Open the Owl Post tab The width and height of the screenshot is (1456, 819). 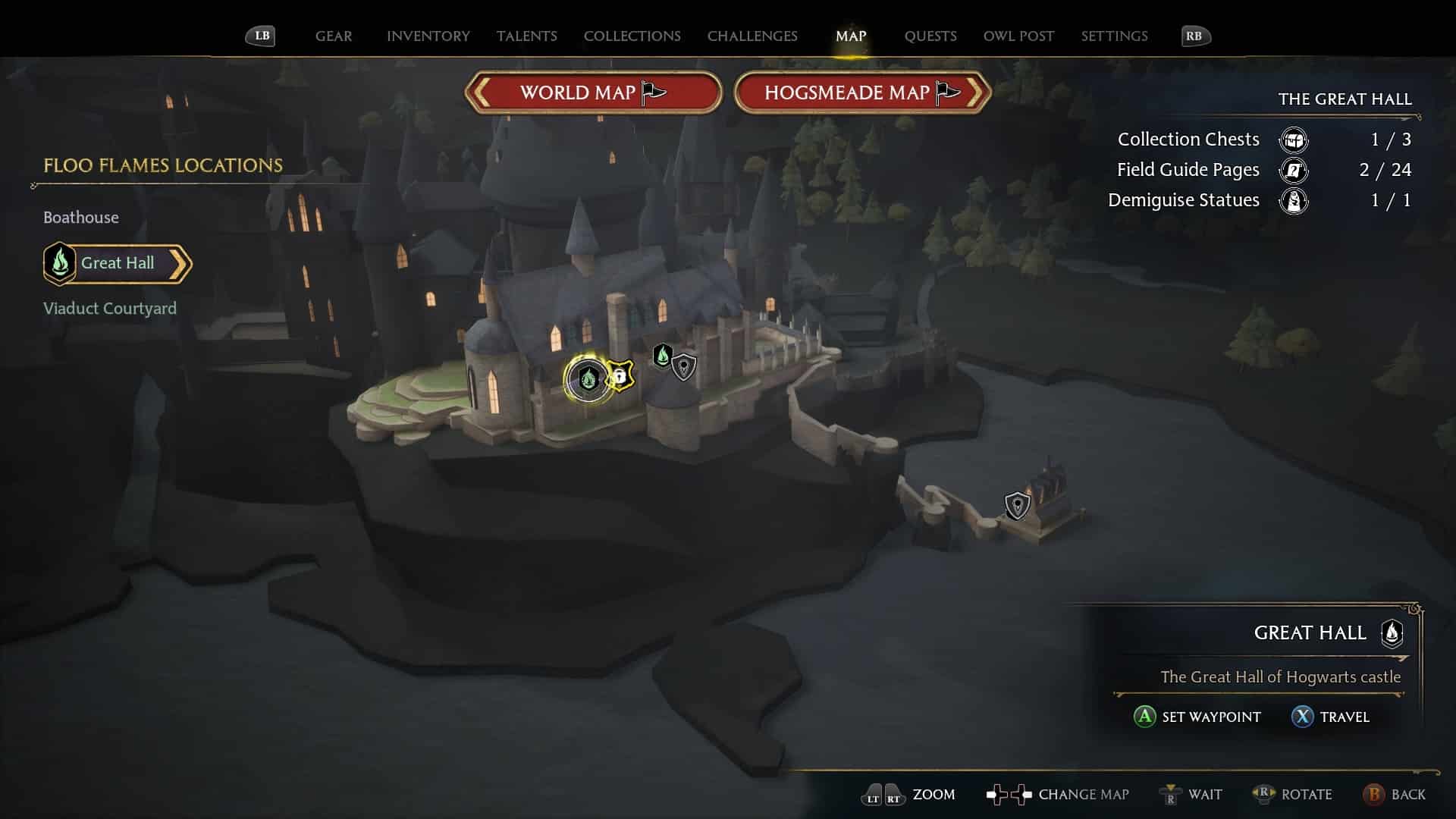[x=1018, y=36]
